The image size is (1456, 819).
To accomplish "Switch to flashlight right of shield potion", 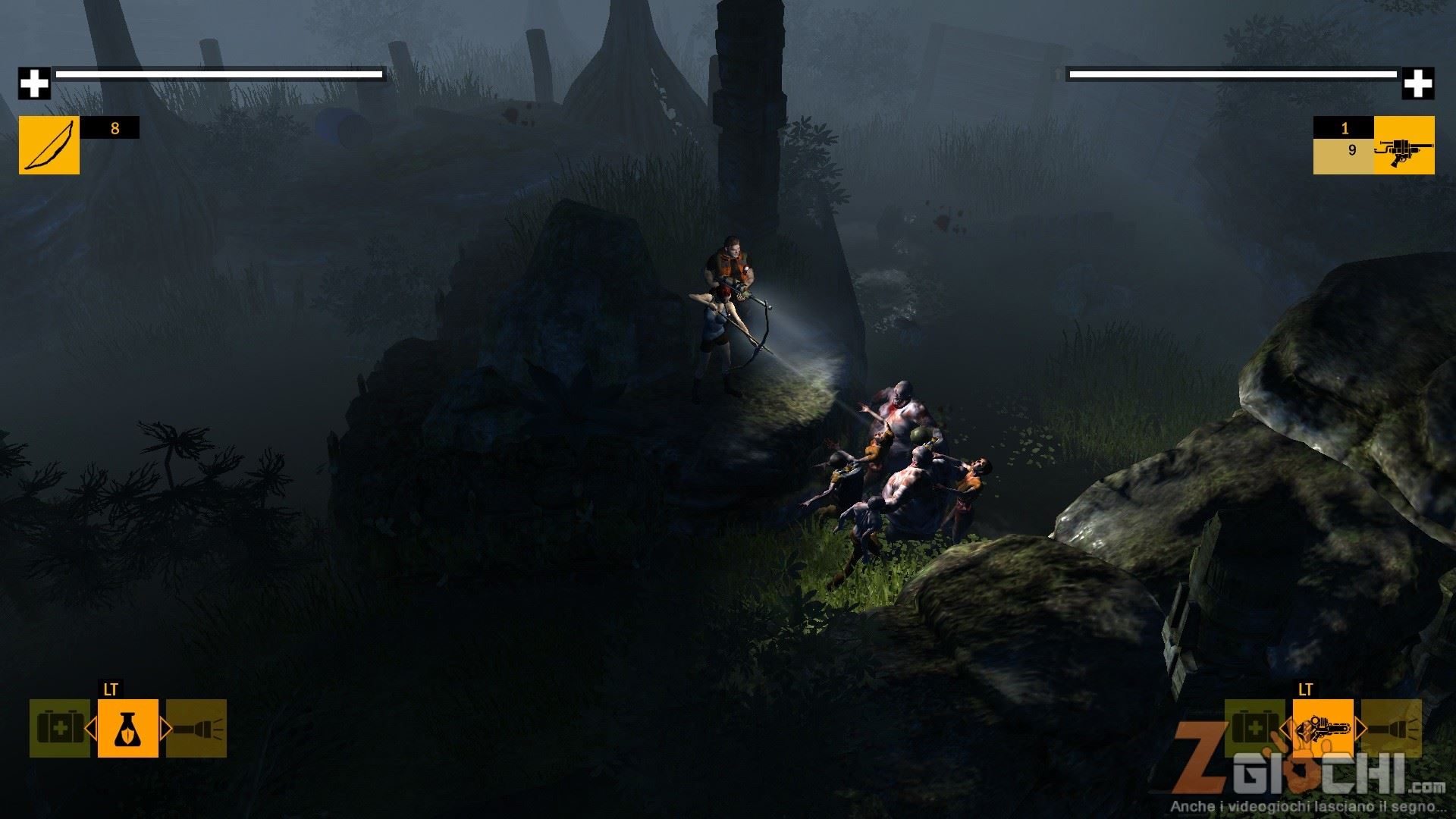I will coord(196,728).
